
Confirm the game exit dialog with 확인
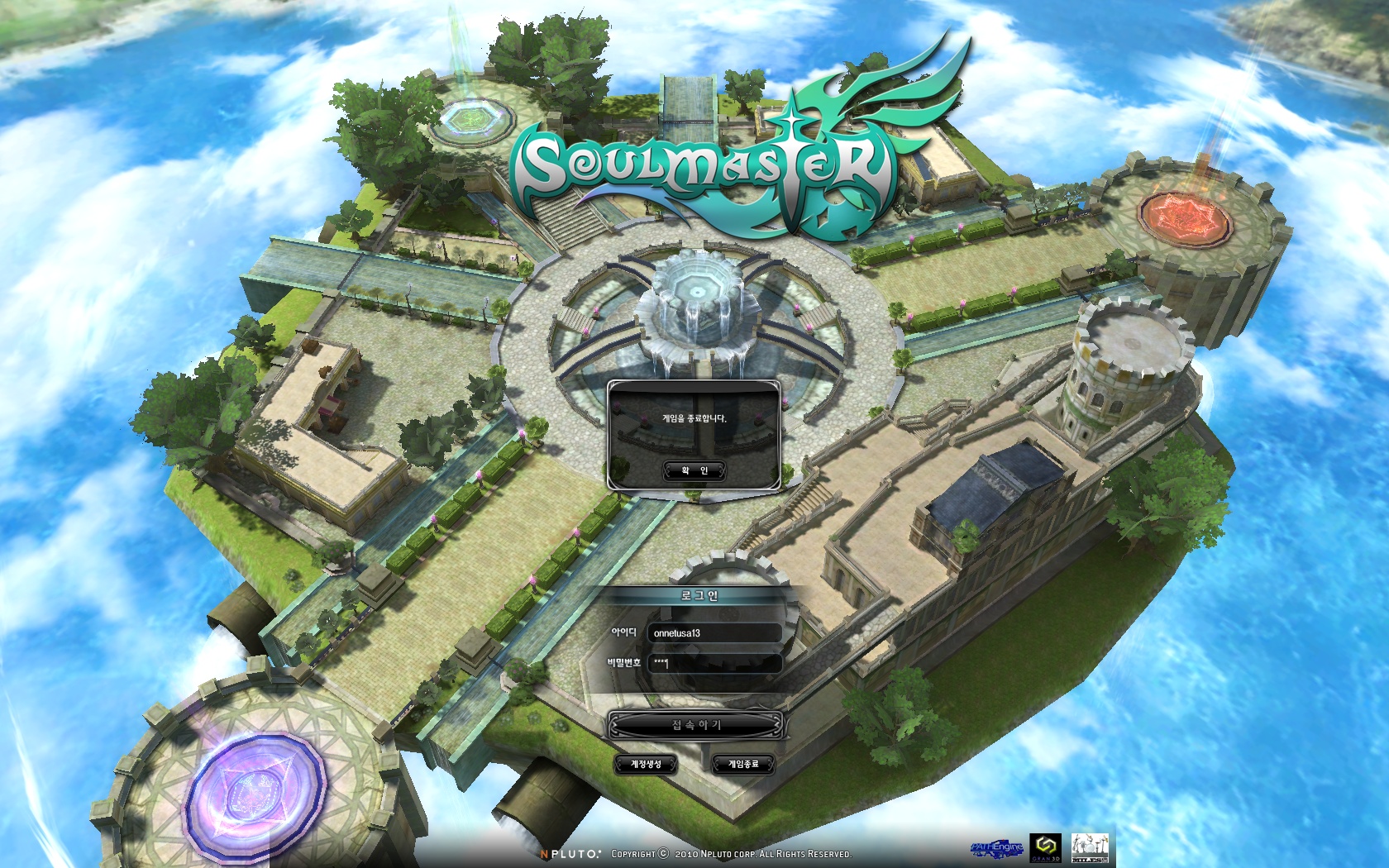click(x=694, y=470)
